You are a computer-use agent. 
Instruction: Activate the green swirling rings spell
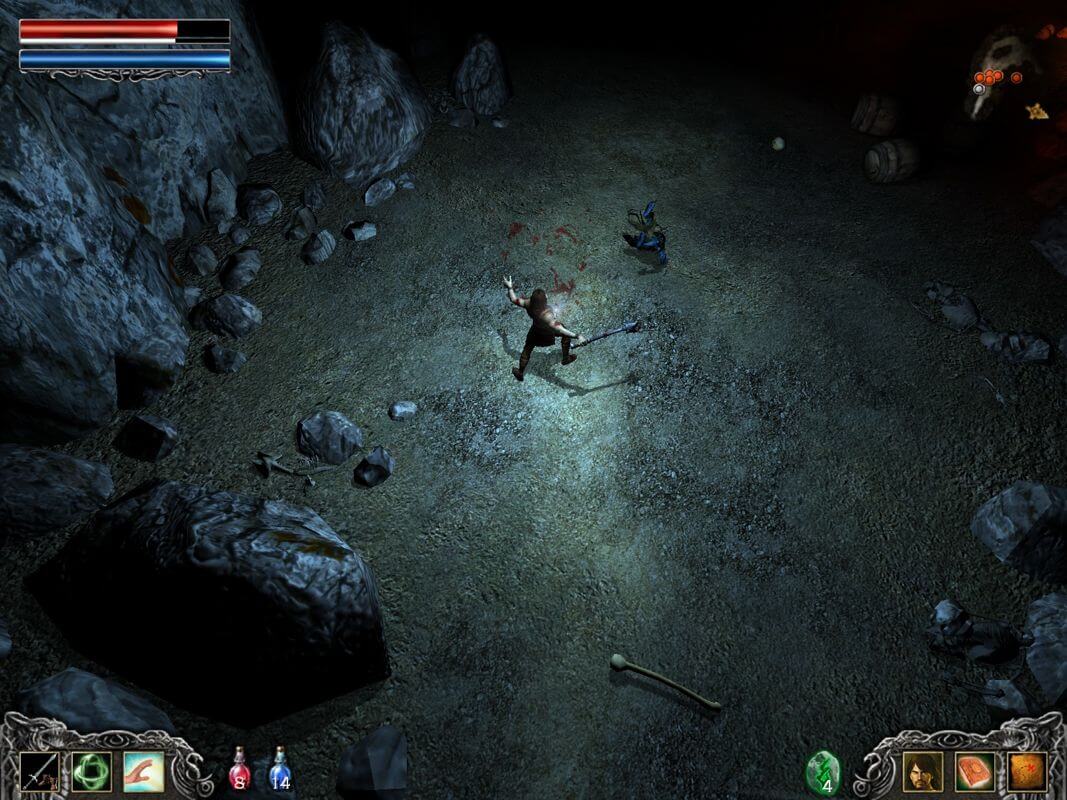coord(91,771)
